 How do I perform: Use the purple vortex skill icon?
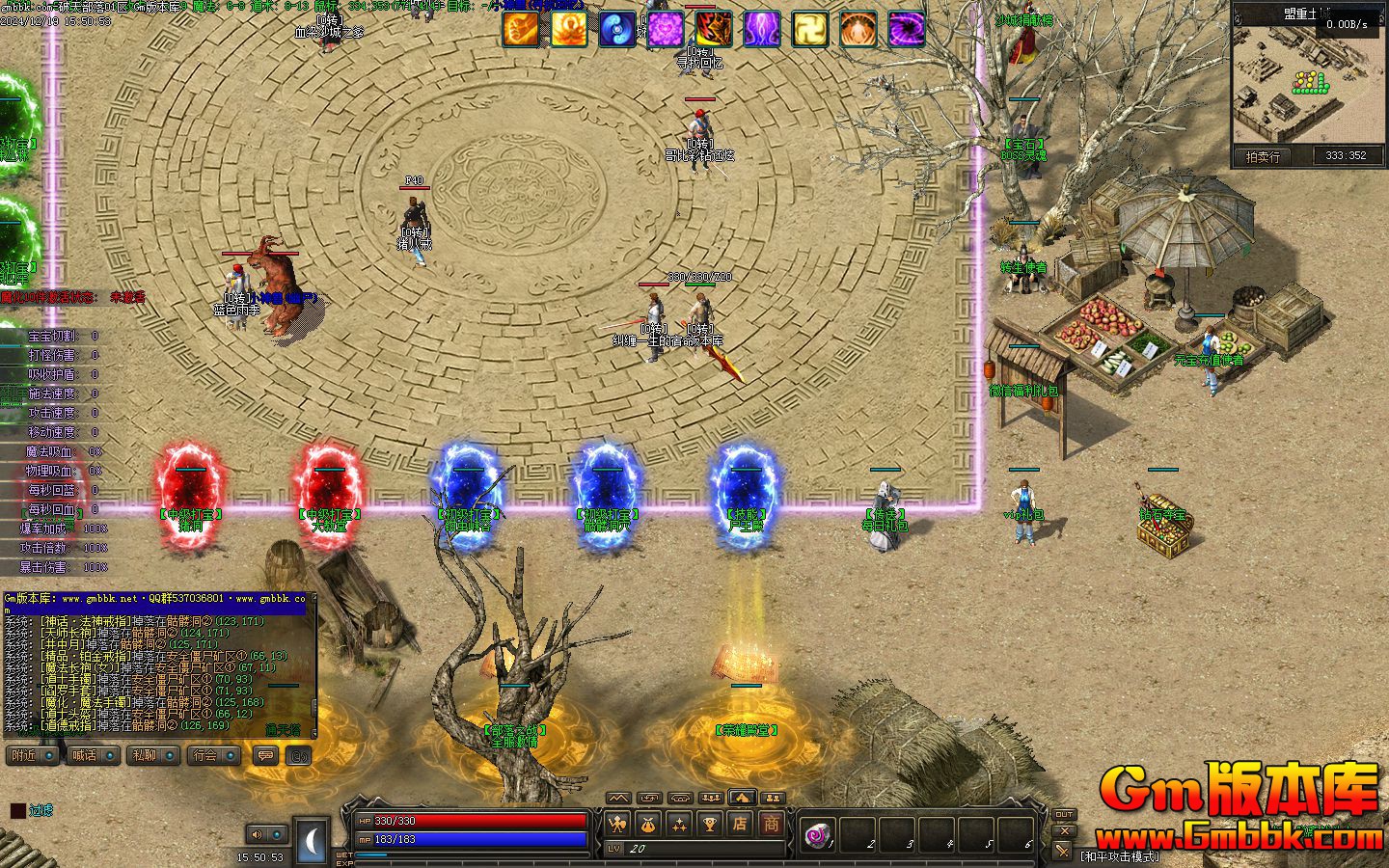(x=907, y=29)
